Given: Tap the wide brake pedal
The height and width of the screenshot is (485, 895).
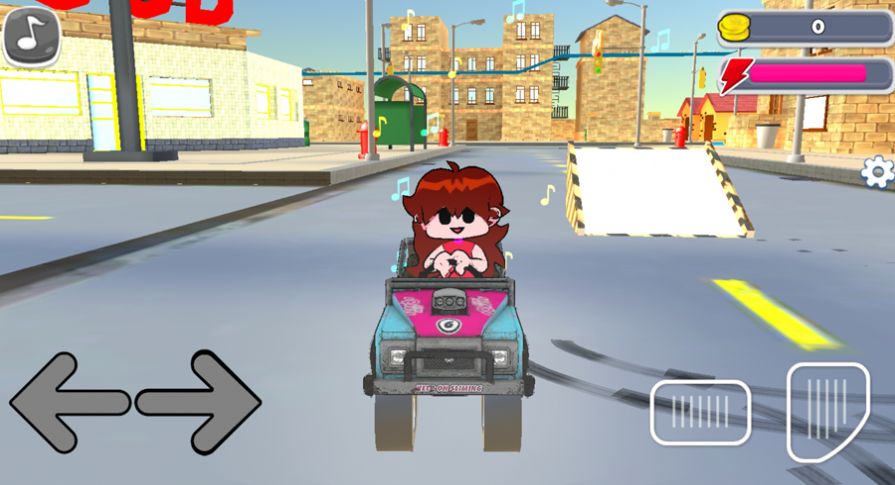Looking at the screenshot, I should point(700,412).
